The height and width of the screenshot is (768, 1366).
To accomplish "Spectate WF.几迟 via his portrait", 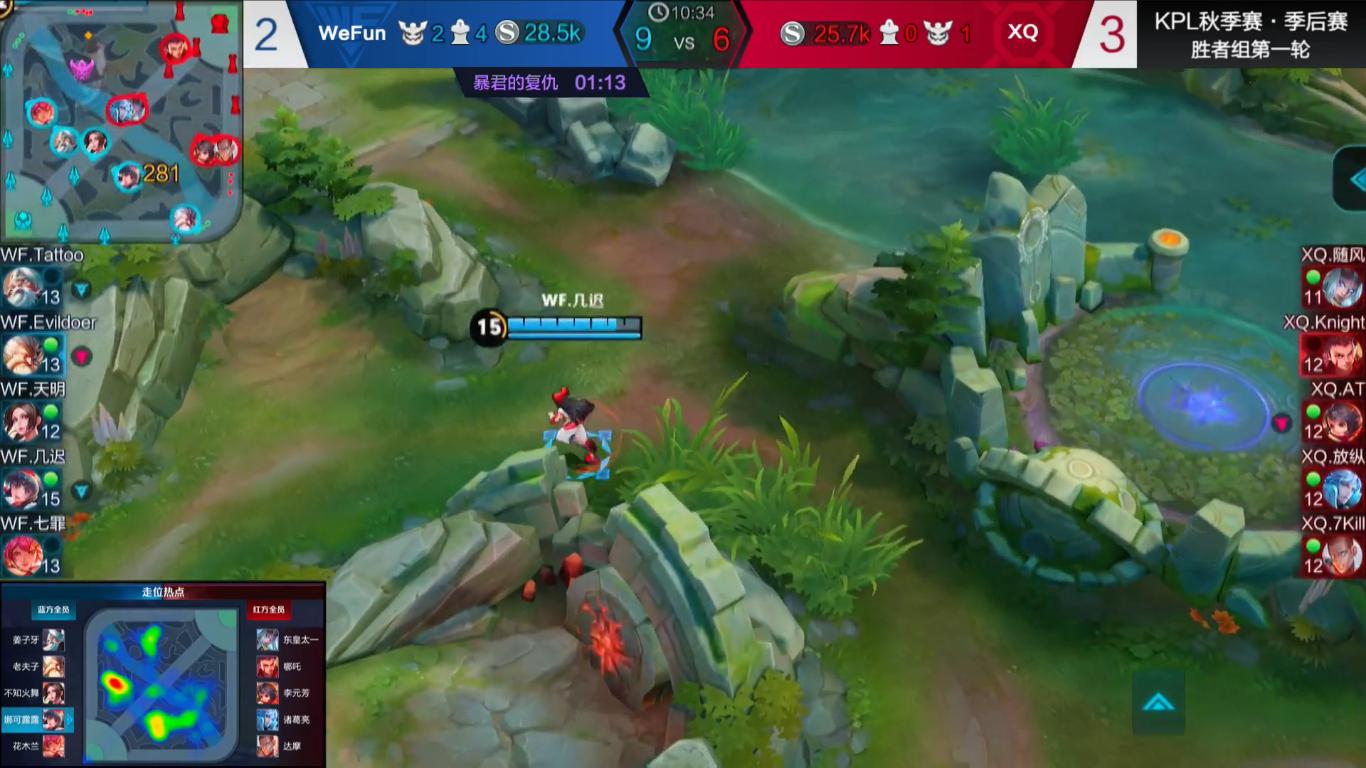I will pos(20,489).
